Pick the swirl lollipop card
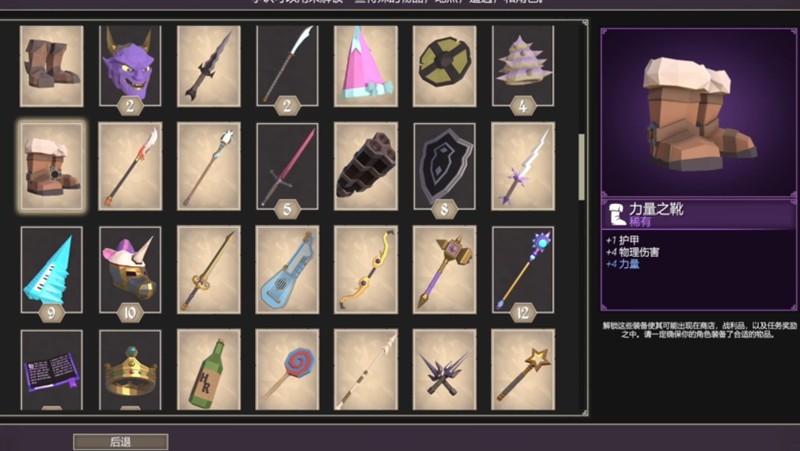The height and width of the screenshot is (451, 800). tap(287, 370)
